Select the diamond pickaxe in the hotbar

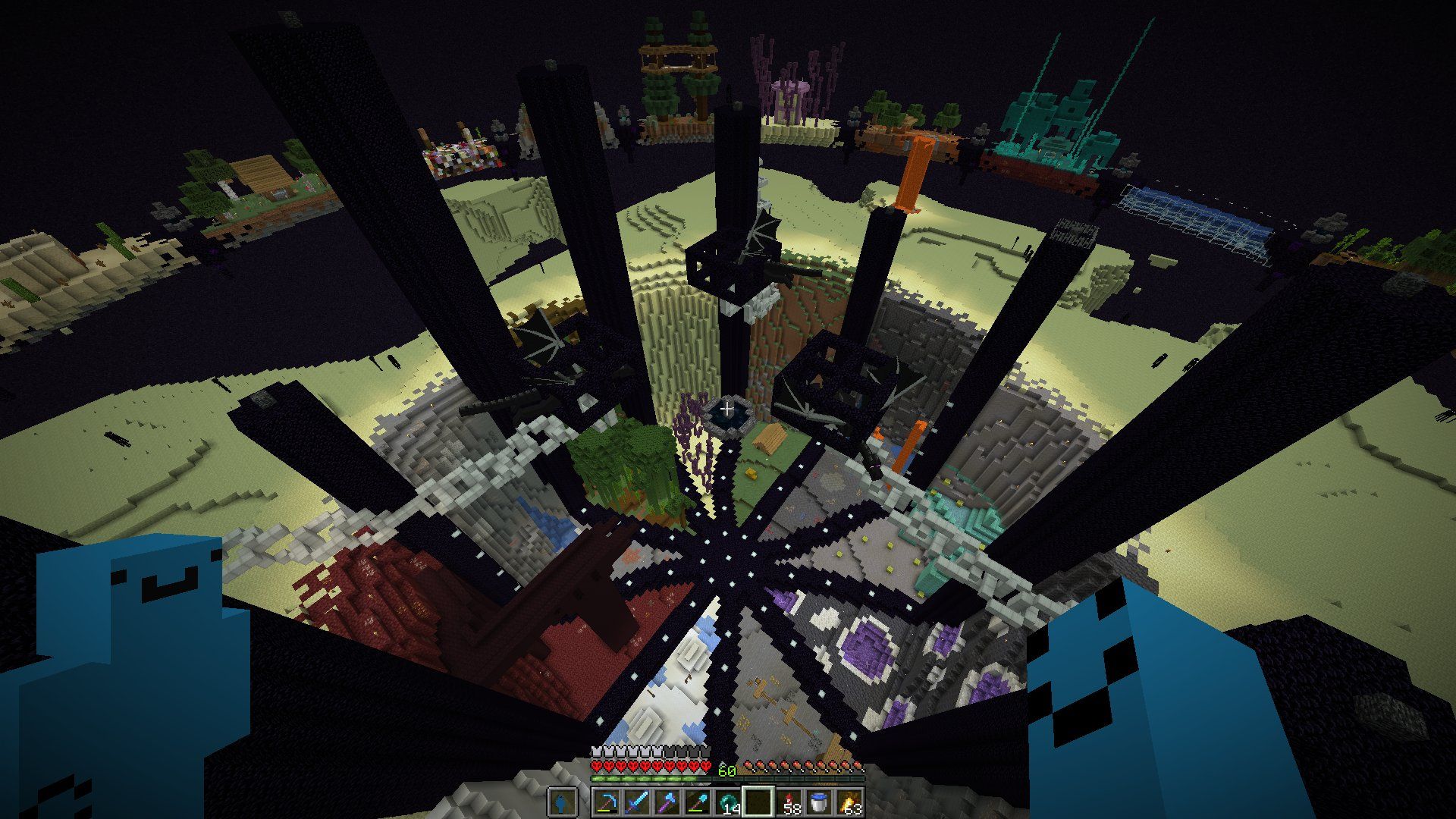(x=607, y=802)
